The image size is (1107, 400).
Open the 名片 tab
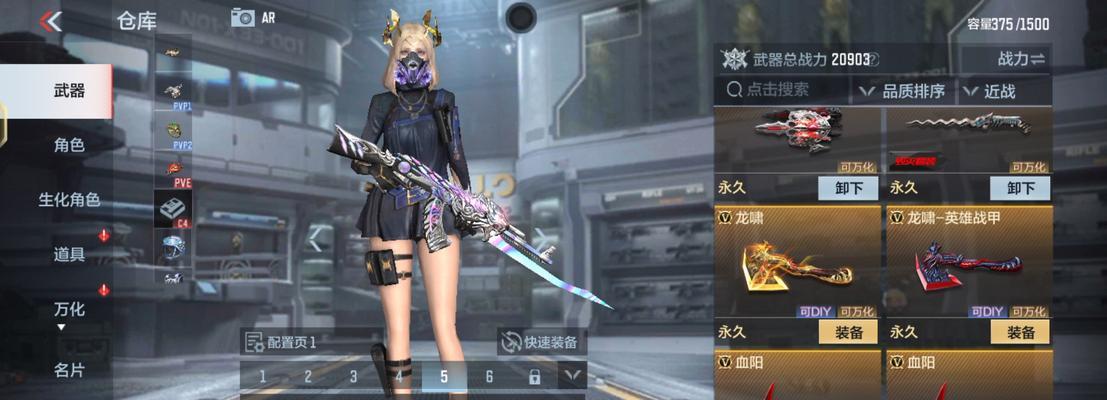pyautogui.click(x=68, y=370)
